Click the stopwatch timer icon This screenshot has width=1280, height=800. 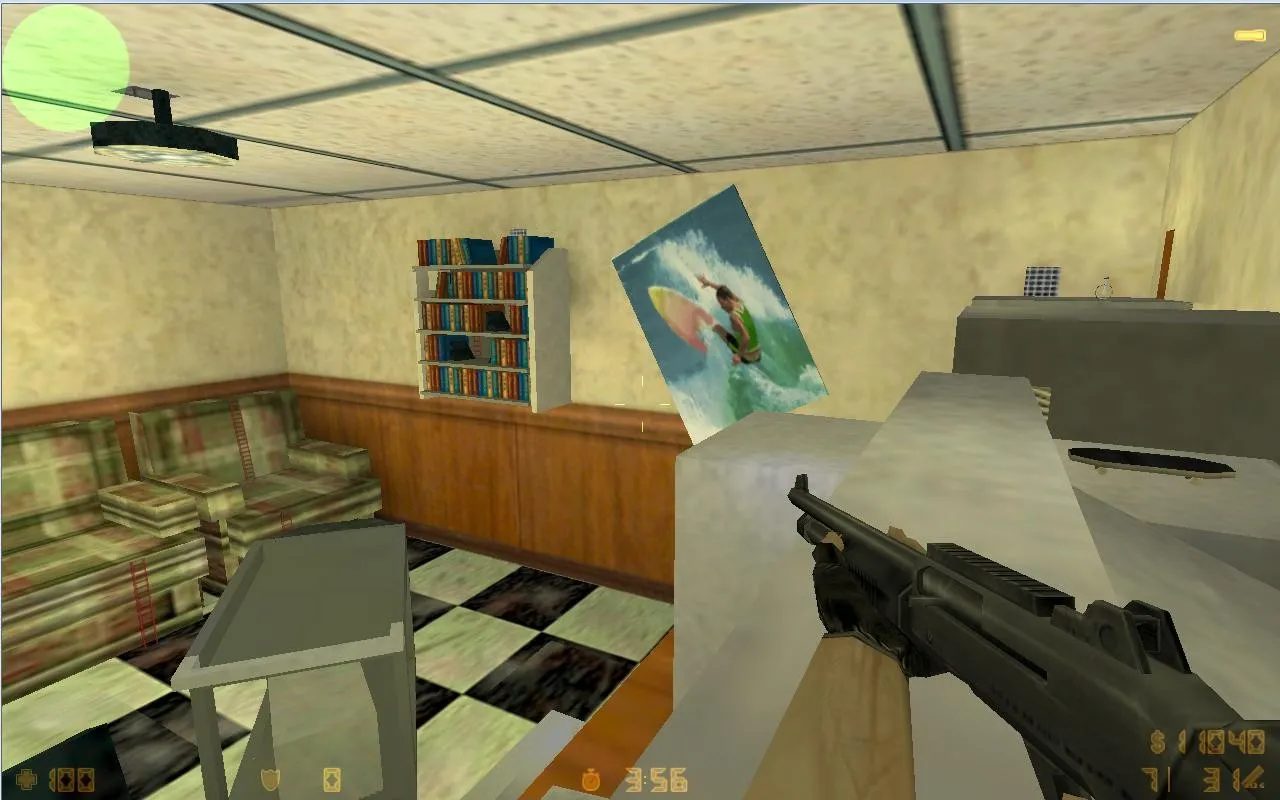coord(590,779)
